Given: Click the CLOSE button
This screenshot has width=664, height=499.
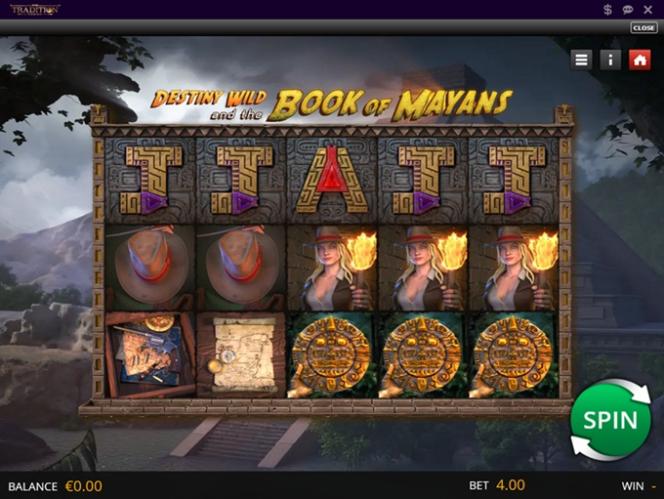Looking at the screenshot, I should (x=644, y=28).
